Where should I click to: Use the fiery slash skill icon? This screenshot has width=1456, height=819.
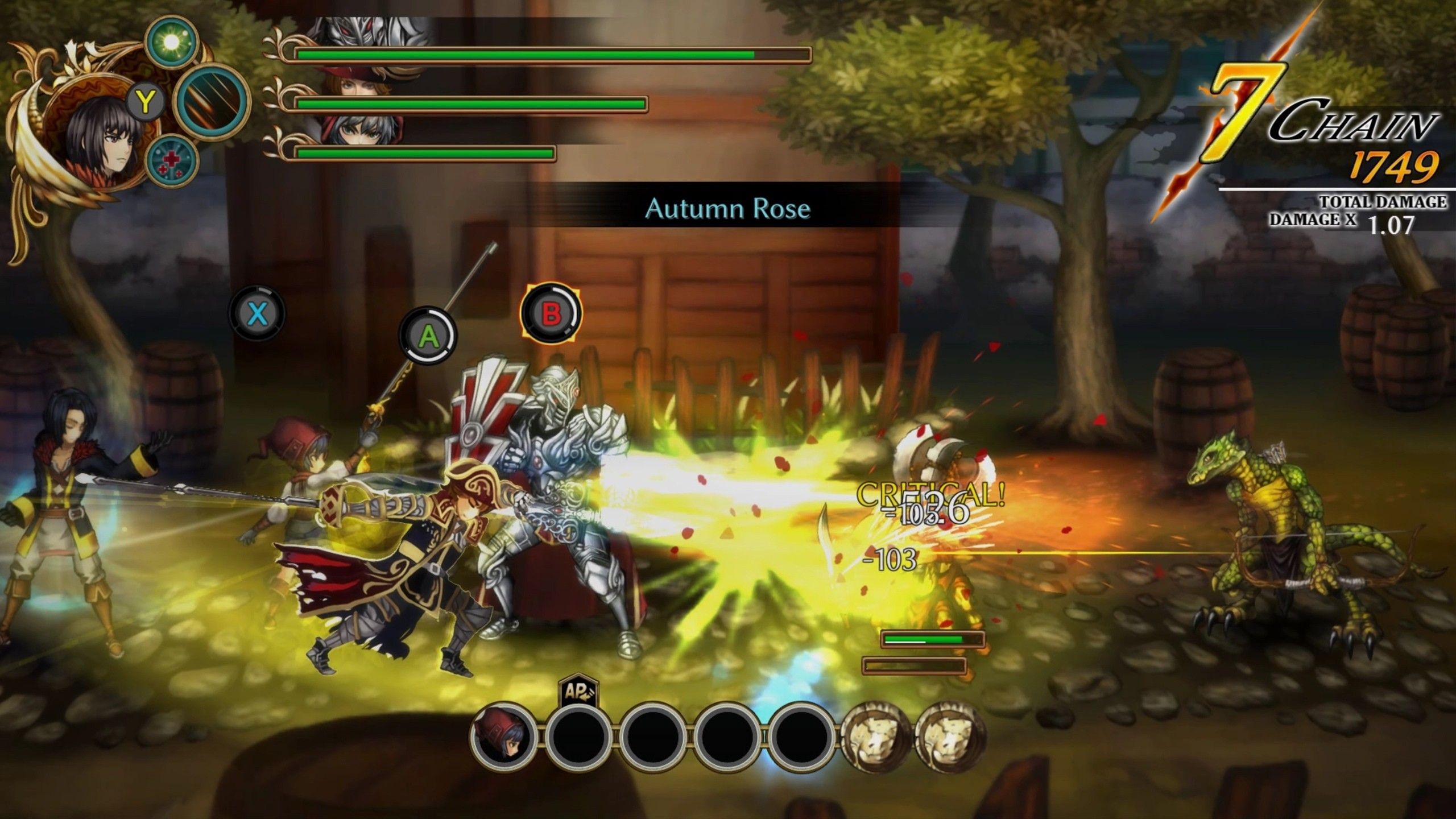coord(212,102)
